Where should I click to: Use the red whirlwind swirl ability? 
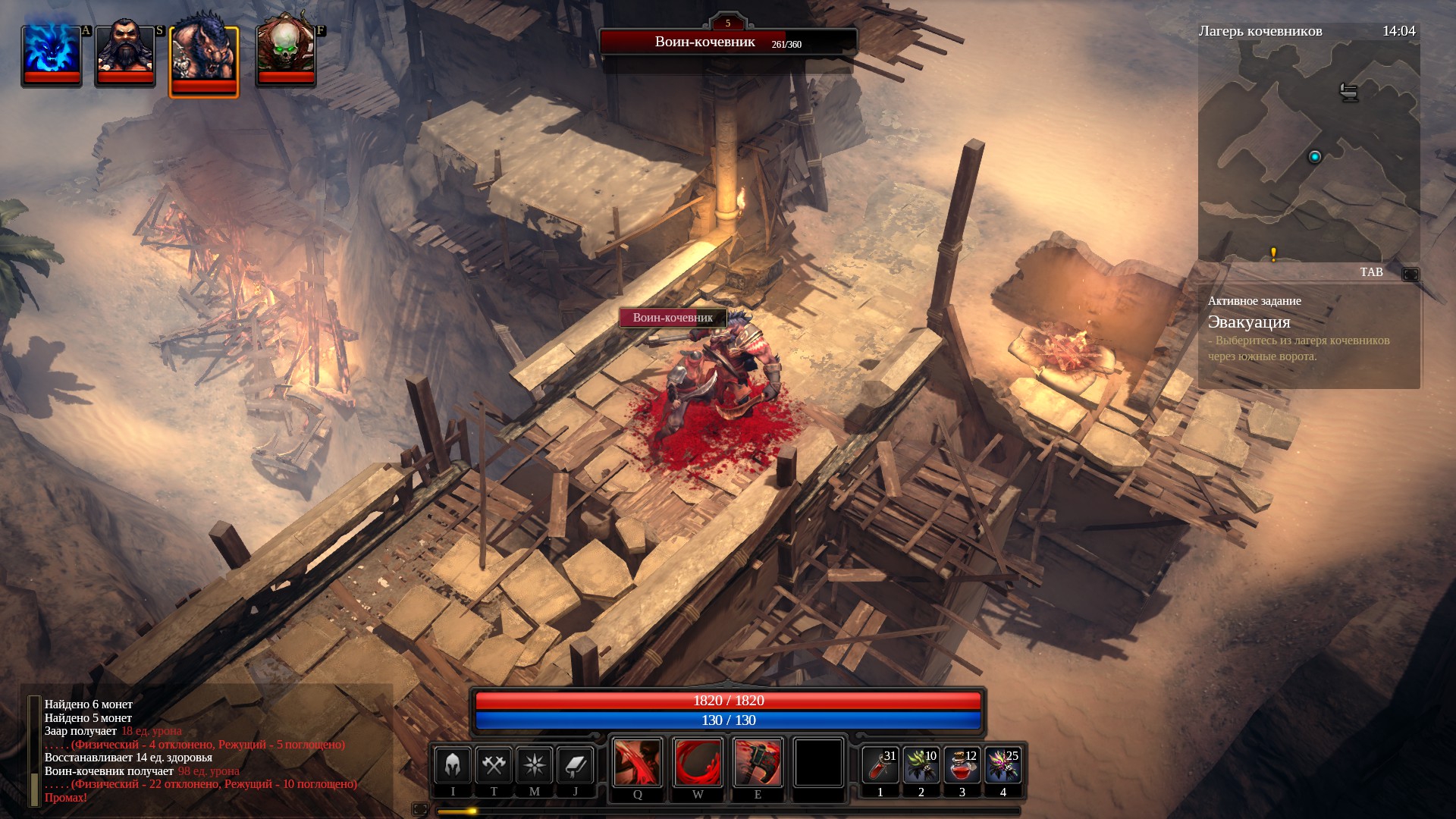pos(698,762)
